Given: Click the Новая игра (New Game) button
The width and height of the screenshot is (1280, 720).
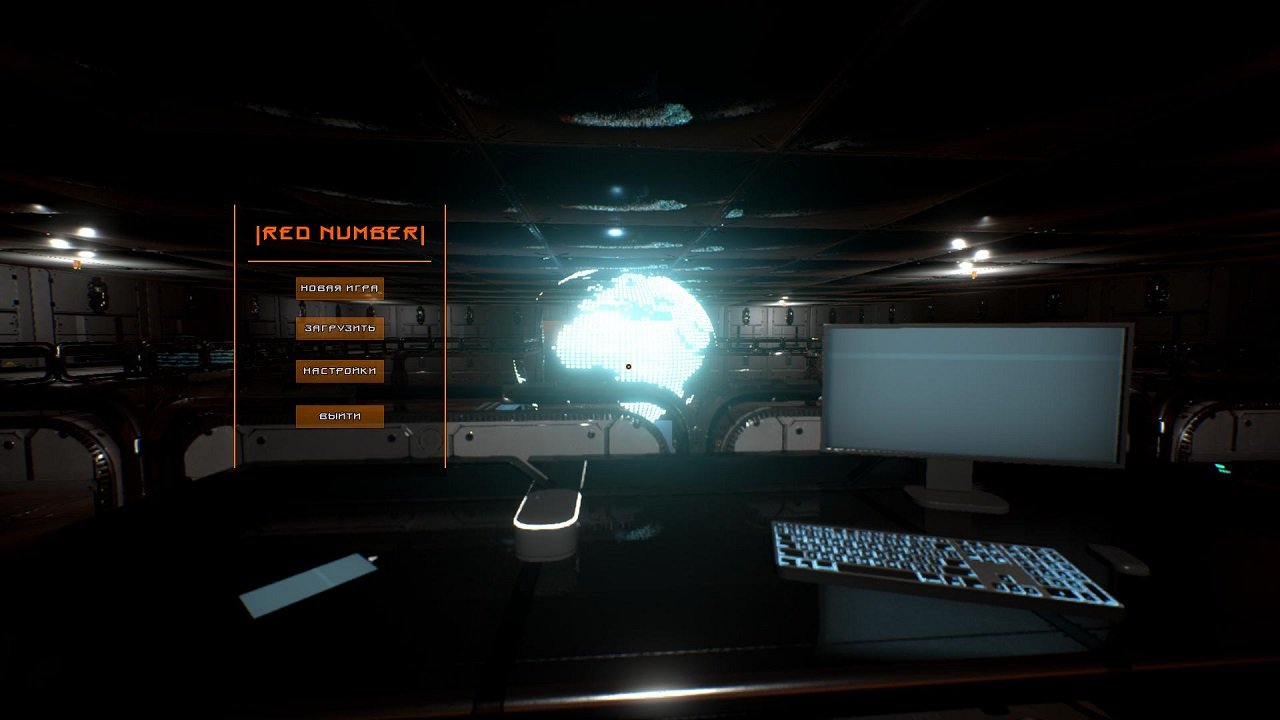Looking at the screenshot, I should pos(339,286).
